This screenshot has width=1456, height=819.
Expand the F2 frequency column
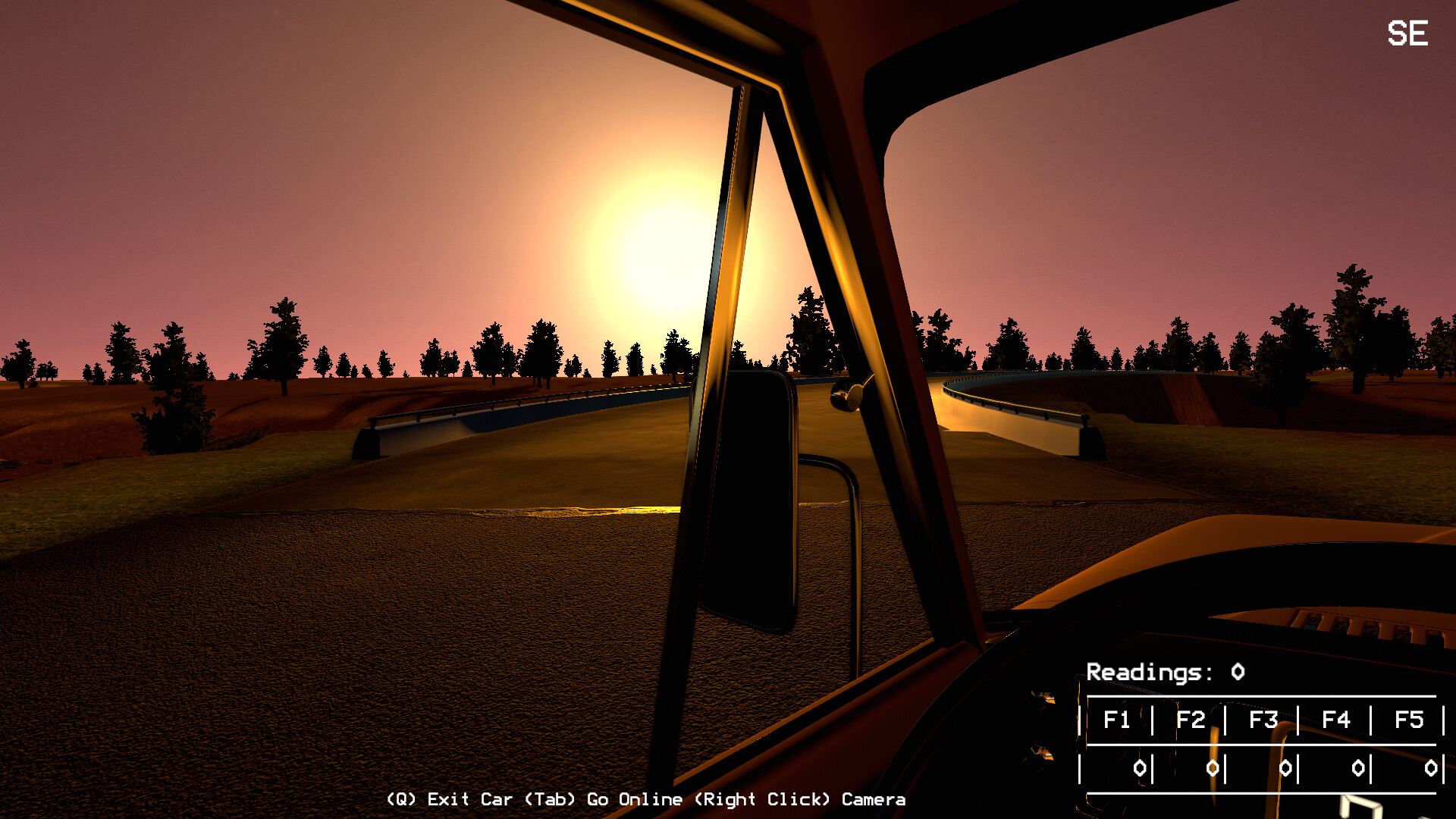(x=1191, y=720)
